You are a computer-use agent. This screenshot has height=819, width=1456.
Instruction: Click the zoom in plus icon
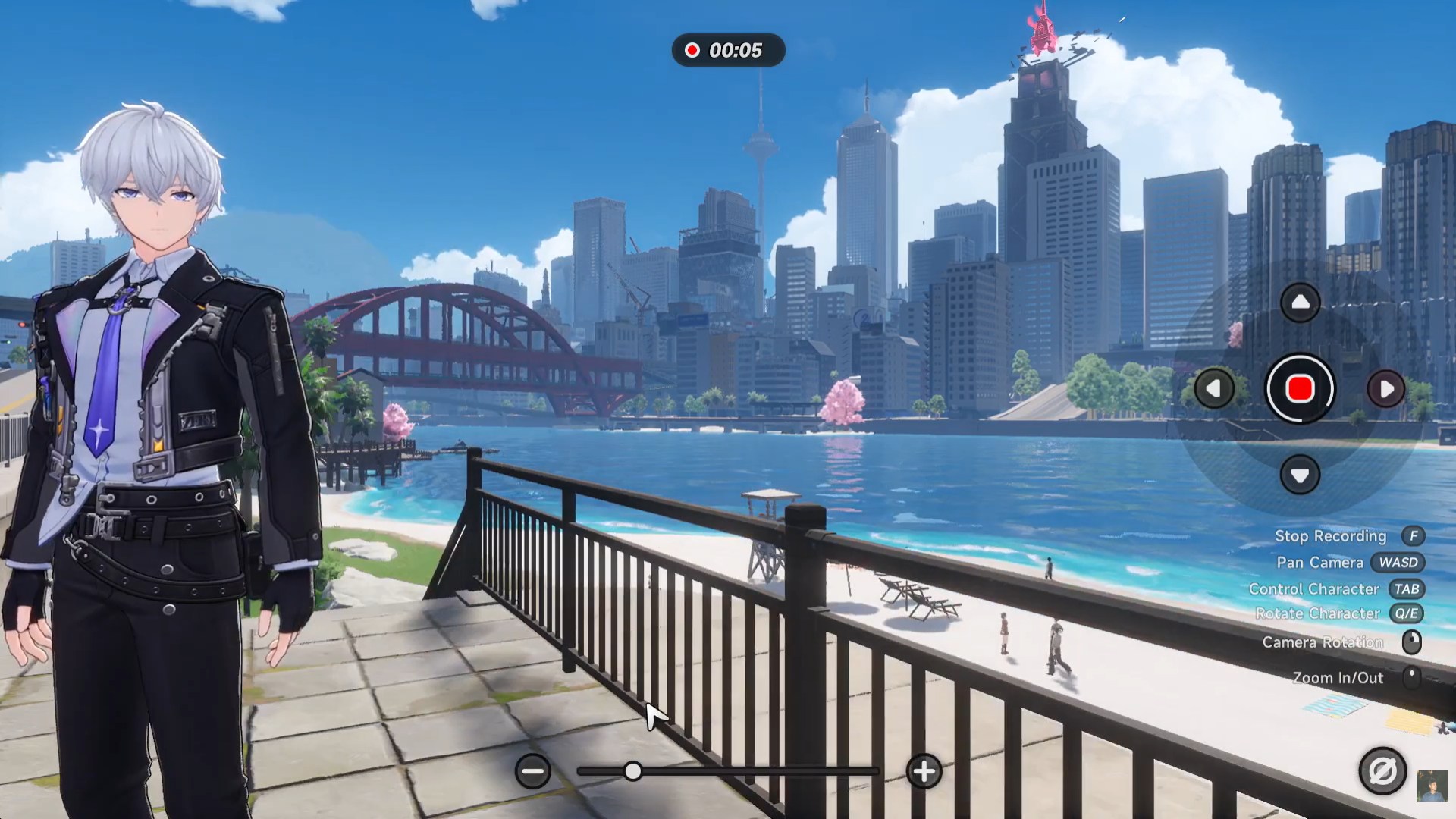click(x=924, y=772)
